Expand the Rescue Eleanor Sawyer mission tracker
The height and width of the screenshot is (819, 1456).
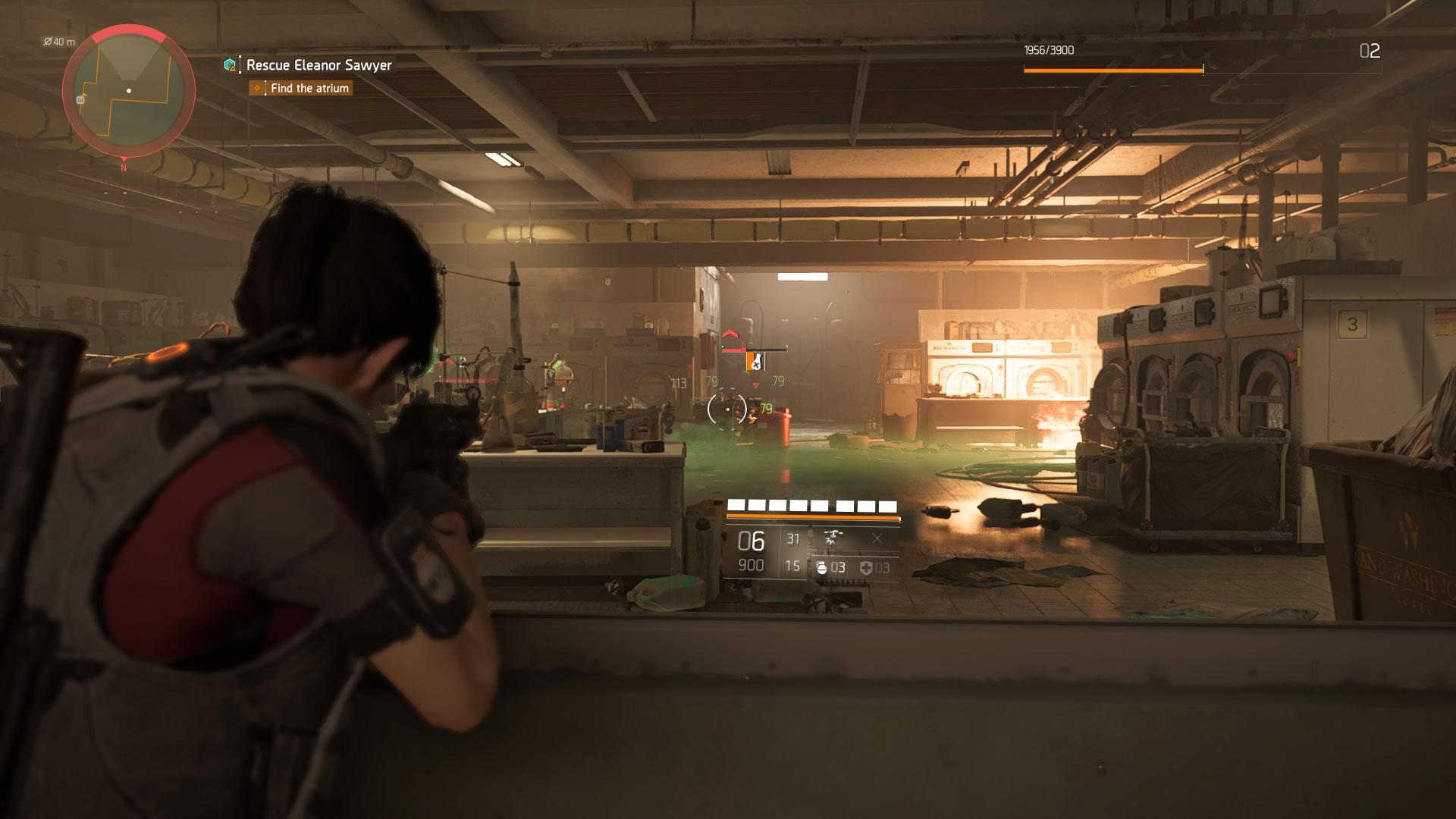point(318,67)
